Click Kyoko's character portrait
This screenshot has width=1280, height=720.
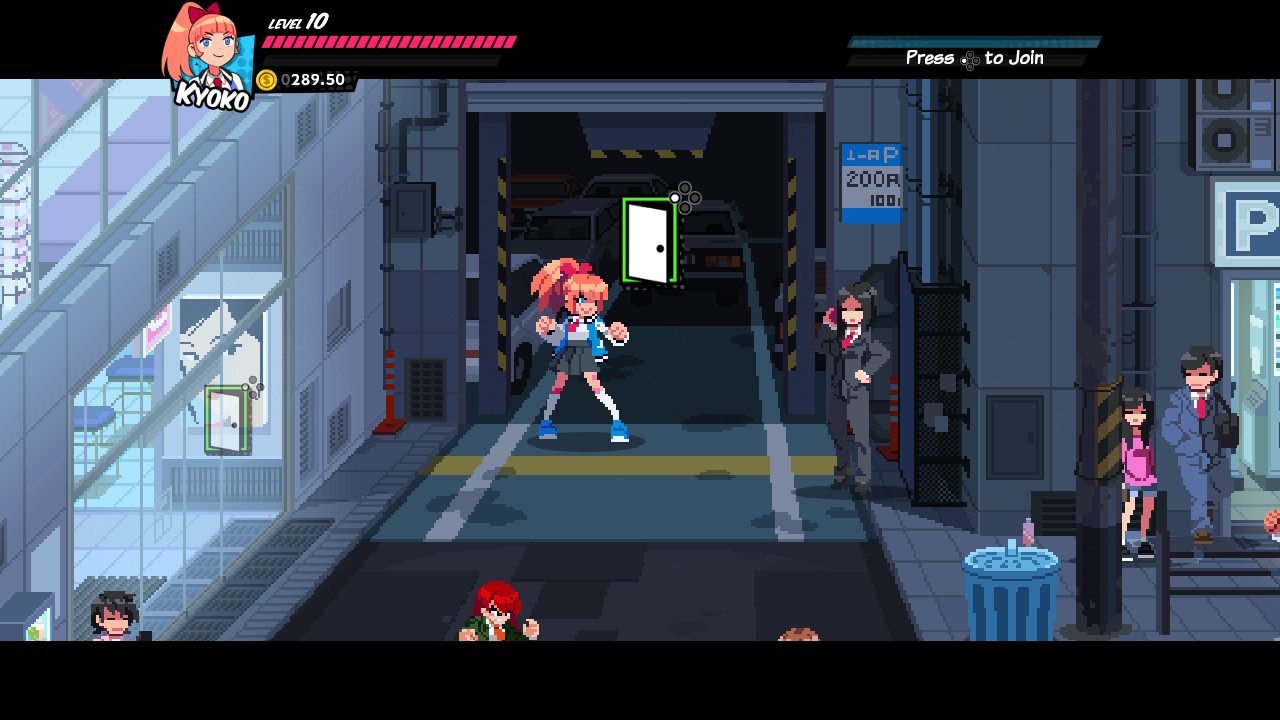[x=208, y=50]
